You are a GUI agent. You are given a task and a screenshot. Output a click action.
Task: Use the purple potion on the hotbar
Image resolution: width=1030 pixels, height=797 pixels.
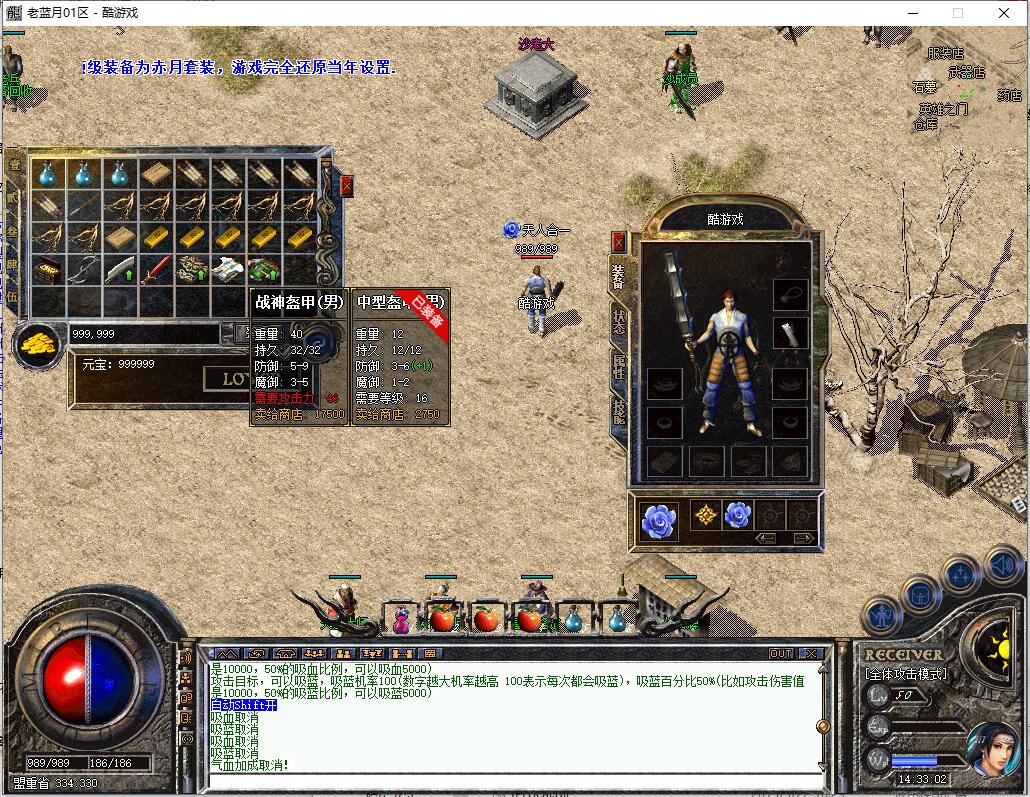point(401,620)
